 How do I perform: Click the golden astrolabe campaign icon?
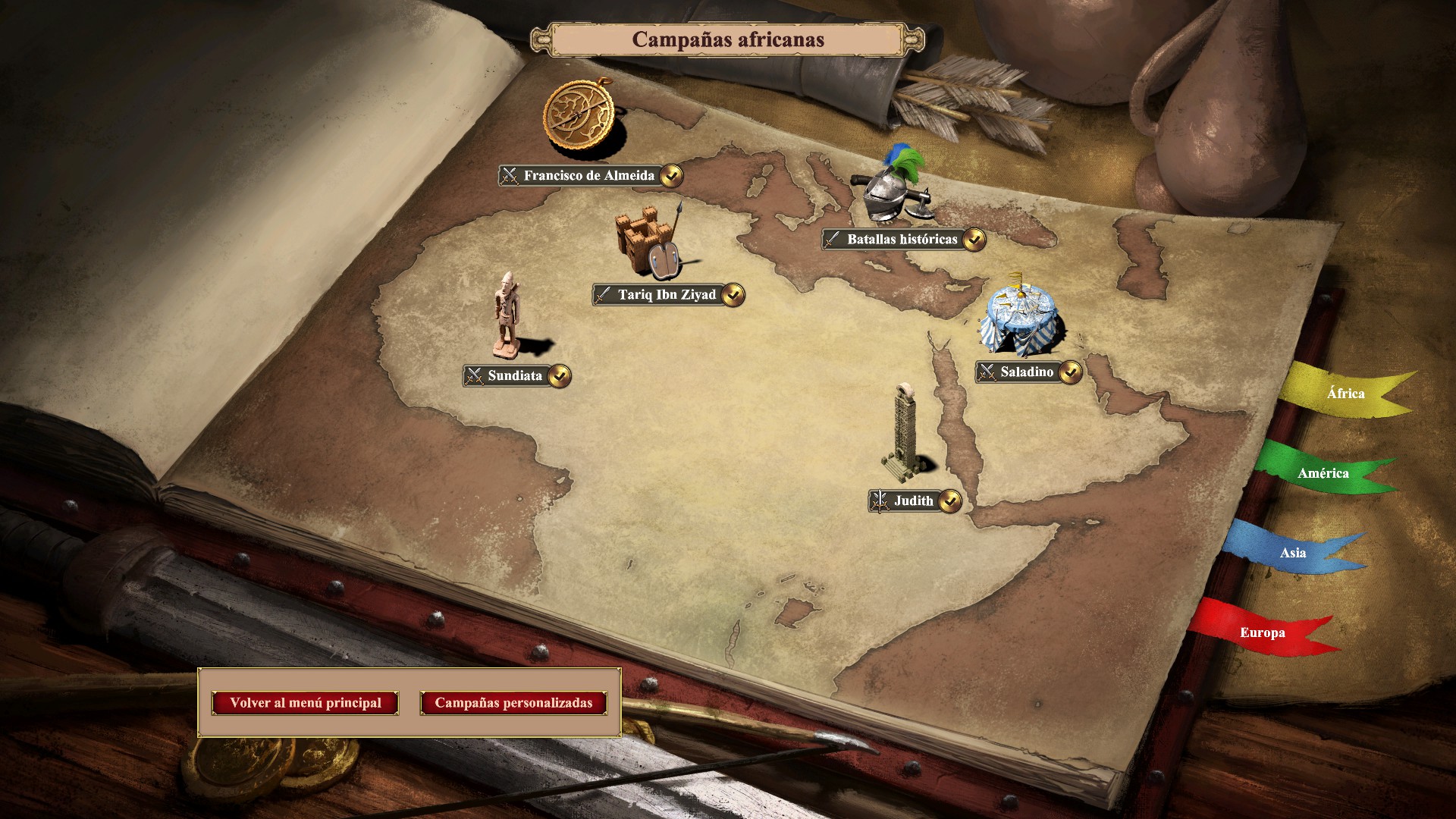click(582, 116)
